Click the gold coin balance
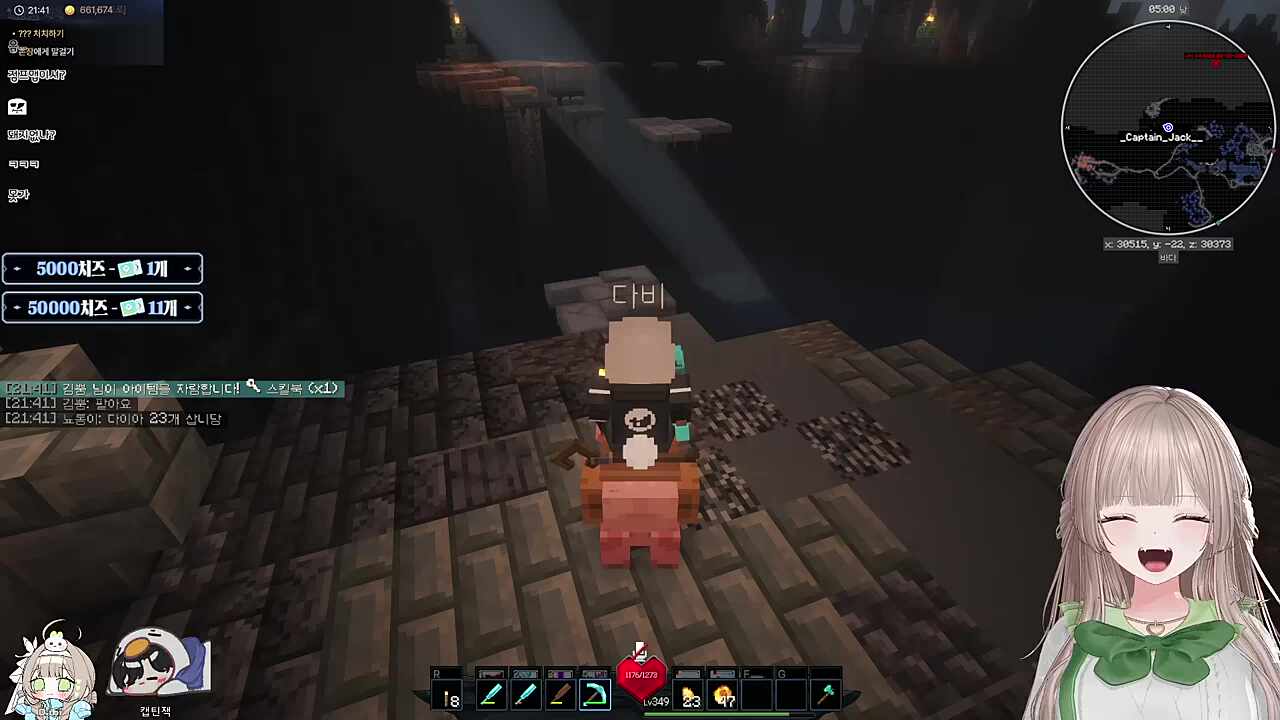 95,10
